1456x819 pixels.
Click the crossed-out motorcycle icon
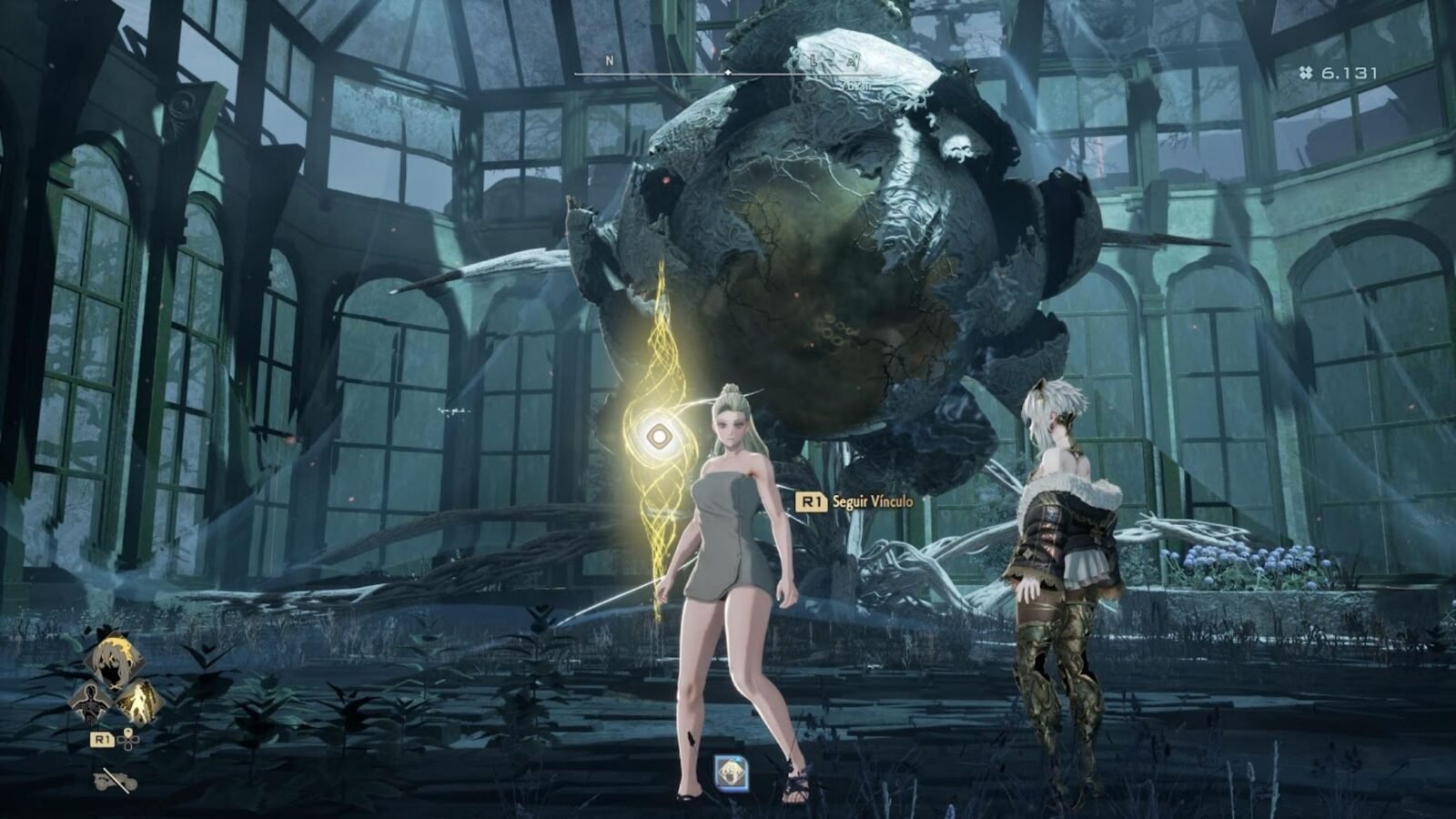(116, 781)
